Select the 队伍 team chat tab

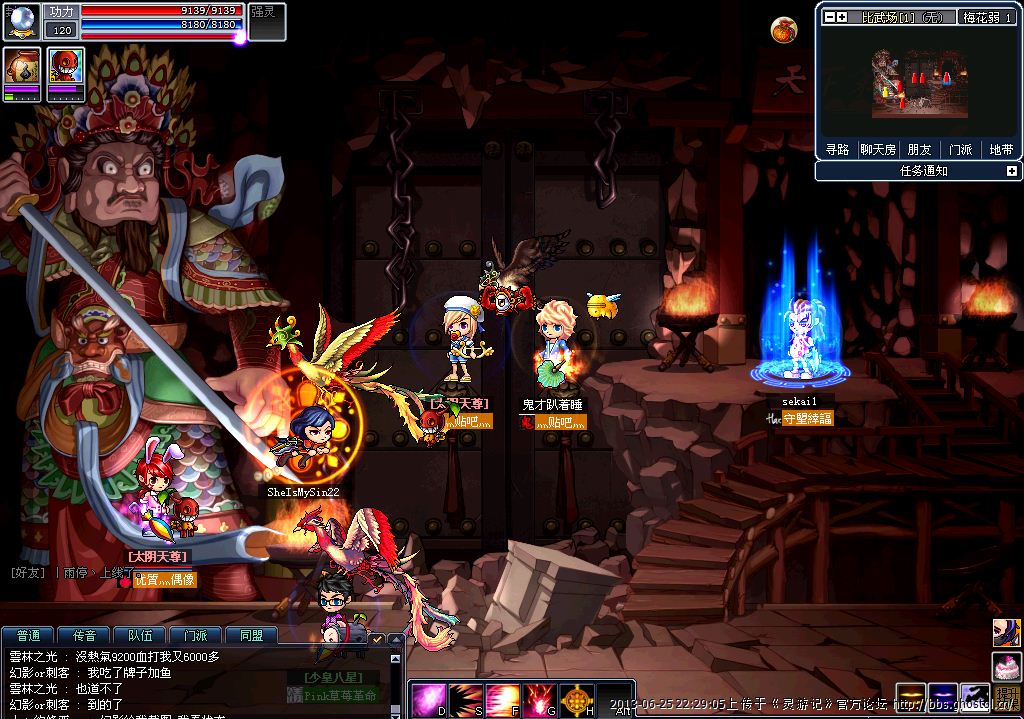tap(140, 635)
